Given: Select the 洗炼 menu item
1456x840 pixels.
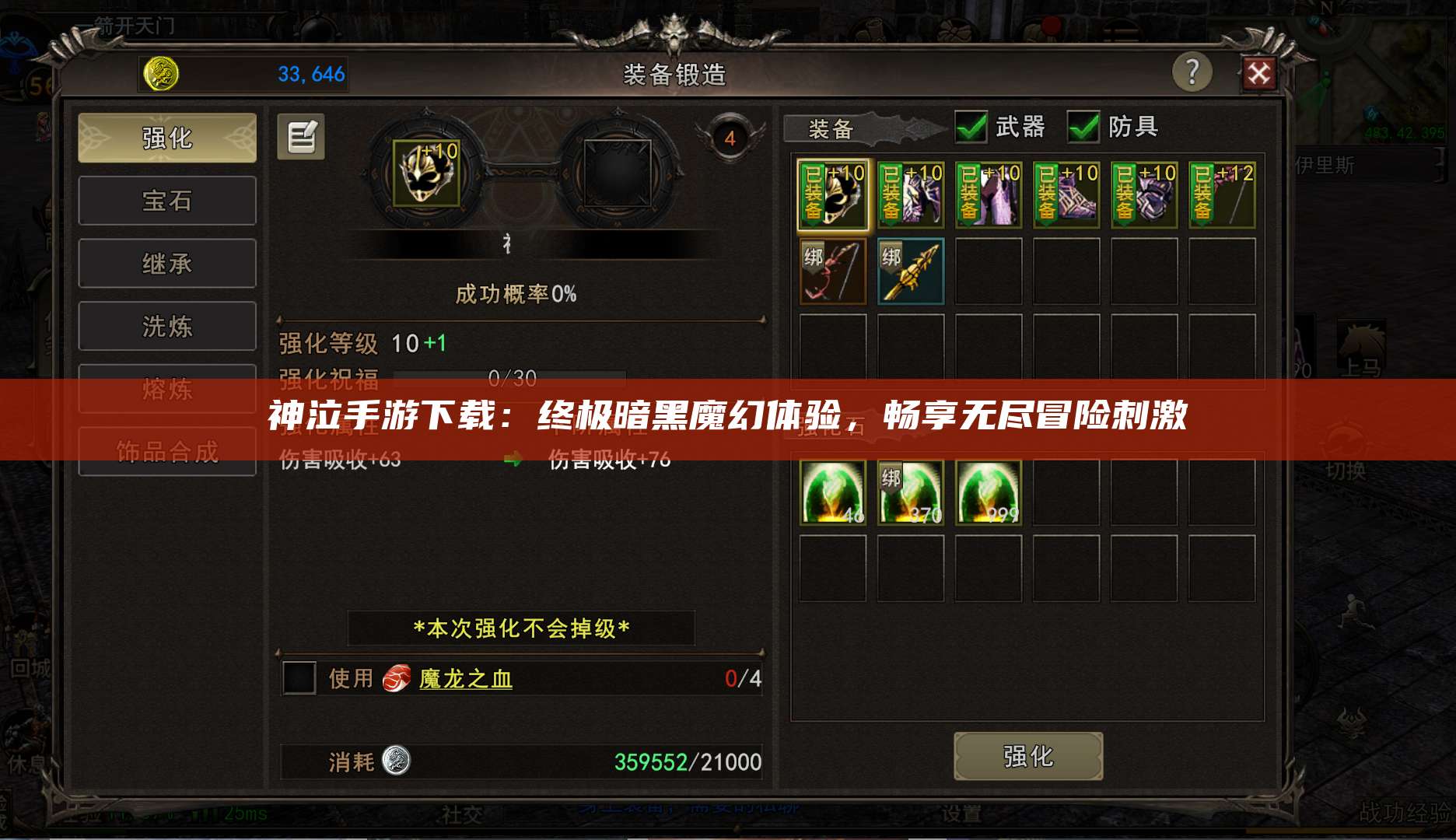Looking at the screenshot, I should tap(166, 326).
